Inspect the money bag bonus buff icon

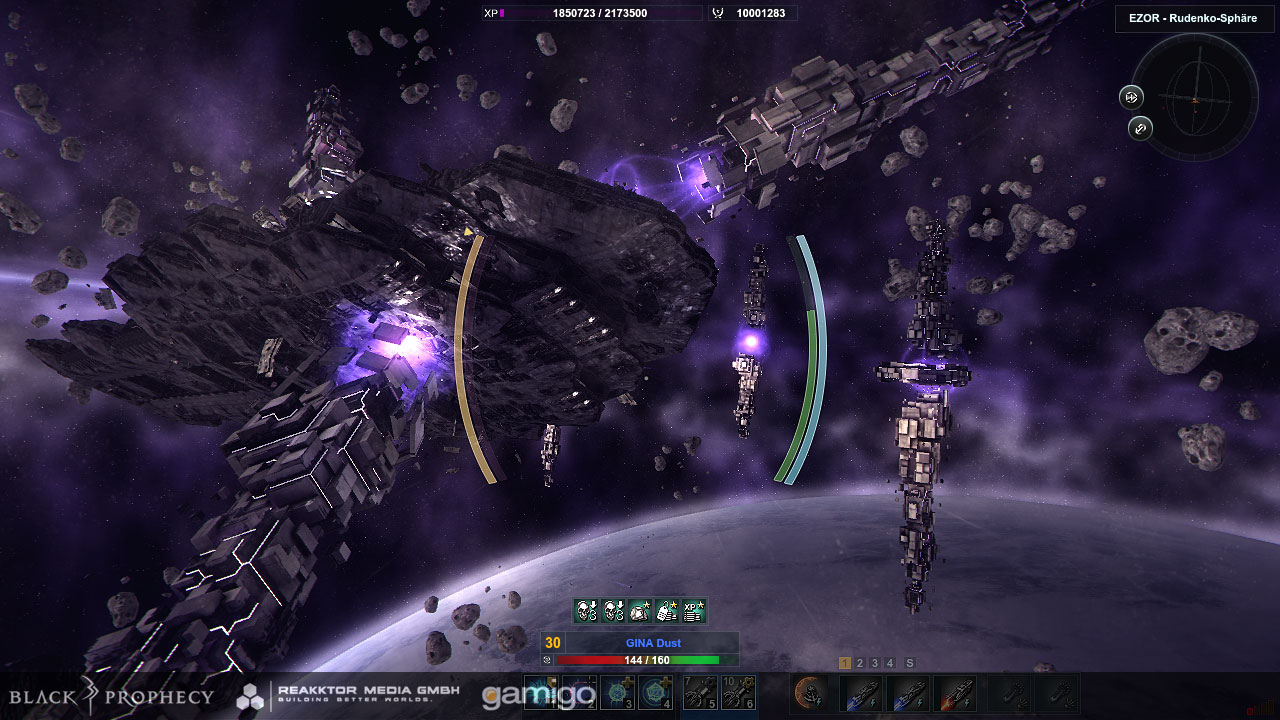(667, 610)
